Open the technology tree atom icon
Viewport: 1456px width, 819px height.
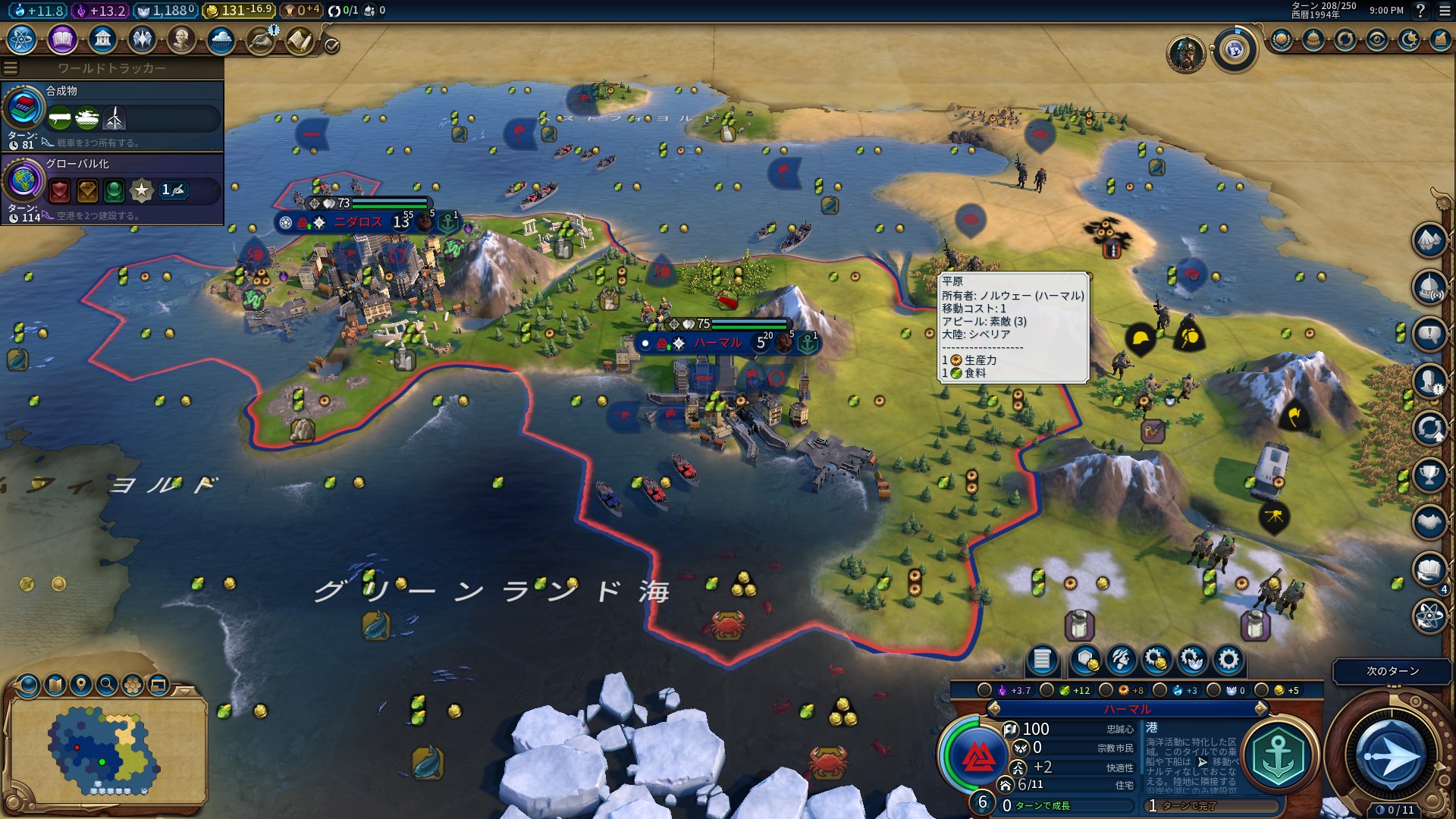[22, 39]
